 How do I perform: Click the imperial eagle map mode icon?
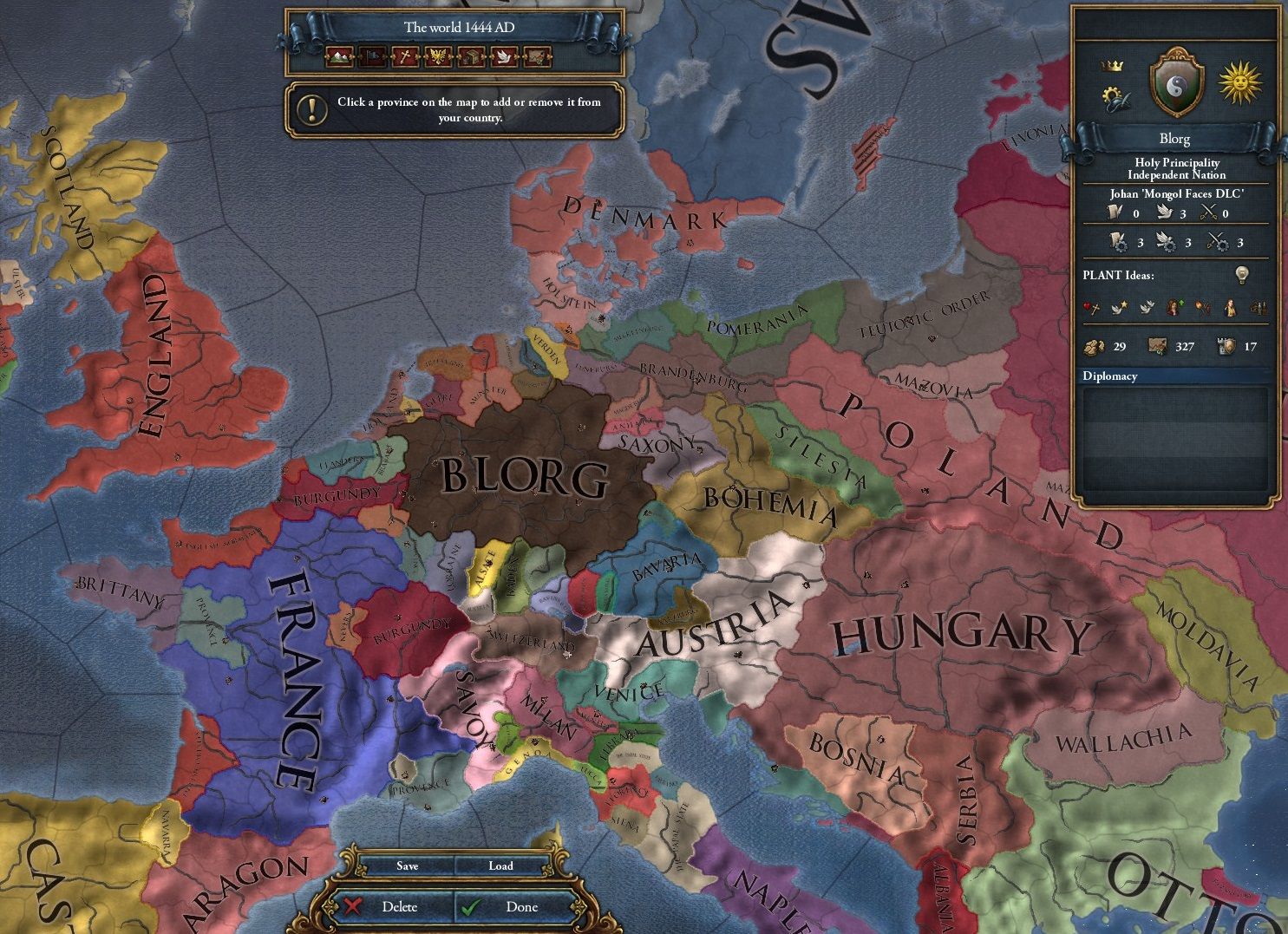(x=437, y=58)
